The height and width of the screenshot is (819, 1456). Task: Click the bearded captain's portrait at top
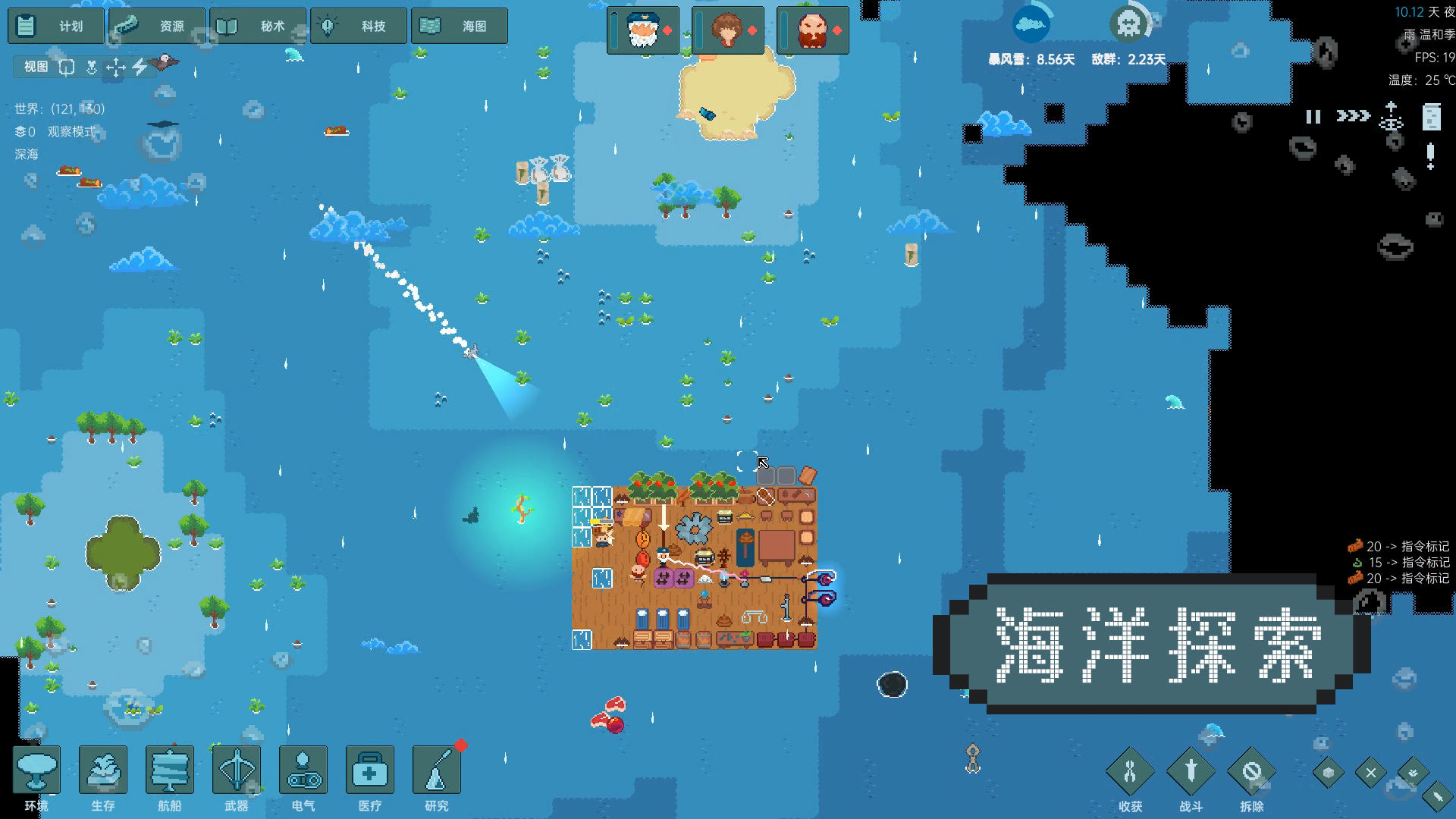coord(642,30)
